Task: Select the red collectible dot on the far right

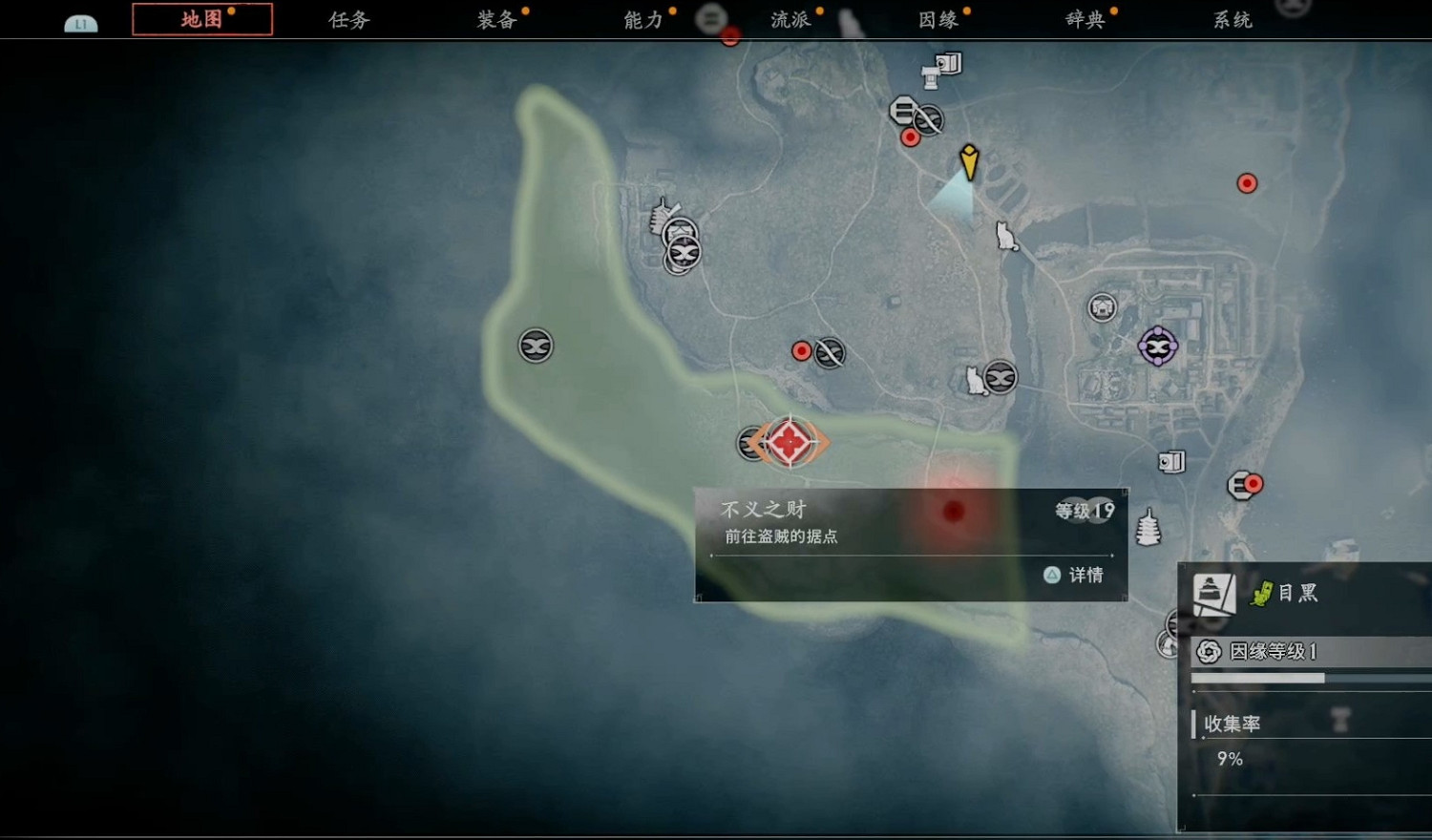Action: coord(1248,182)
